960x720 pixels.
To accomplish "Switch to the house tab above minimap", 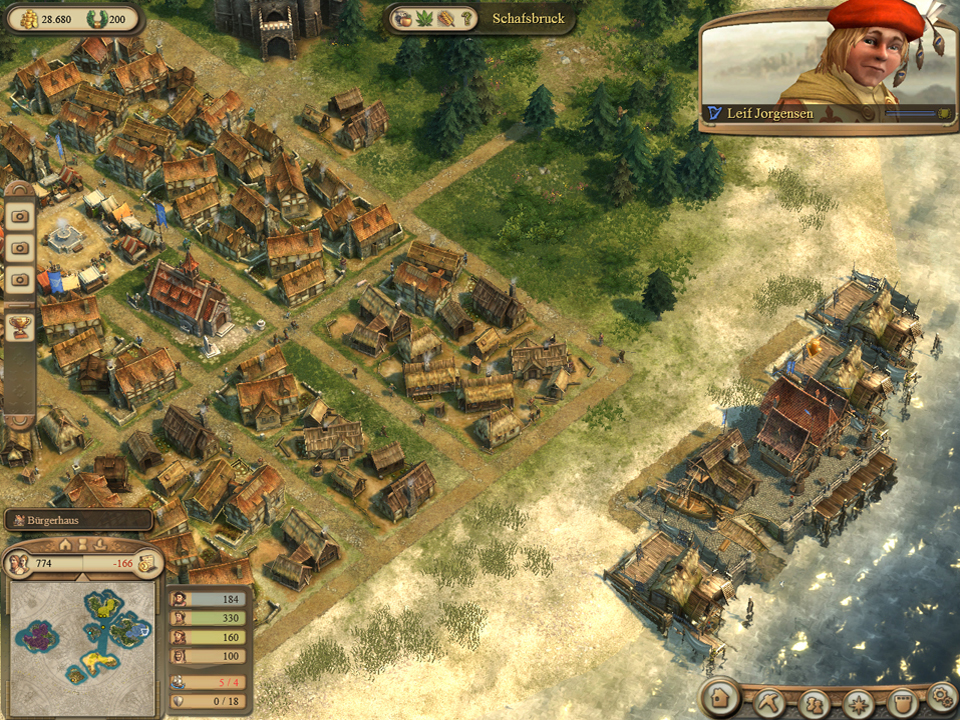I will 66,545.
